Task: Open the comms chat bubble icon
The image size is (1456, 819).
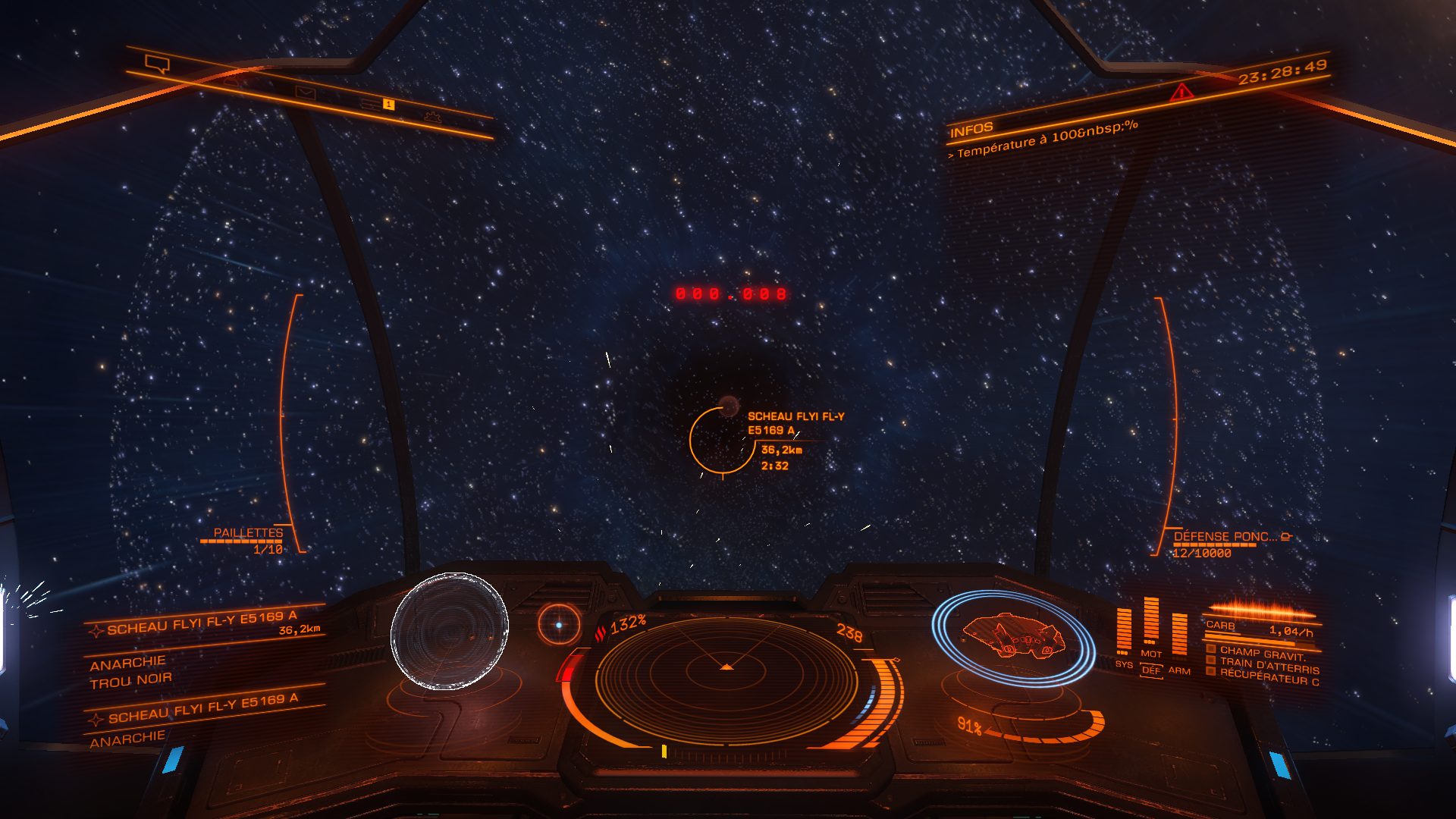Action: 158,64
